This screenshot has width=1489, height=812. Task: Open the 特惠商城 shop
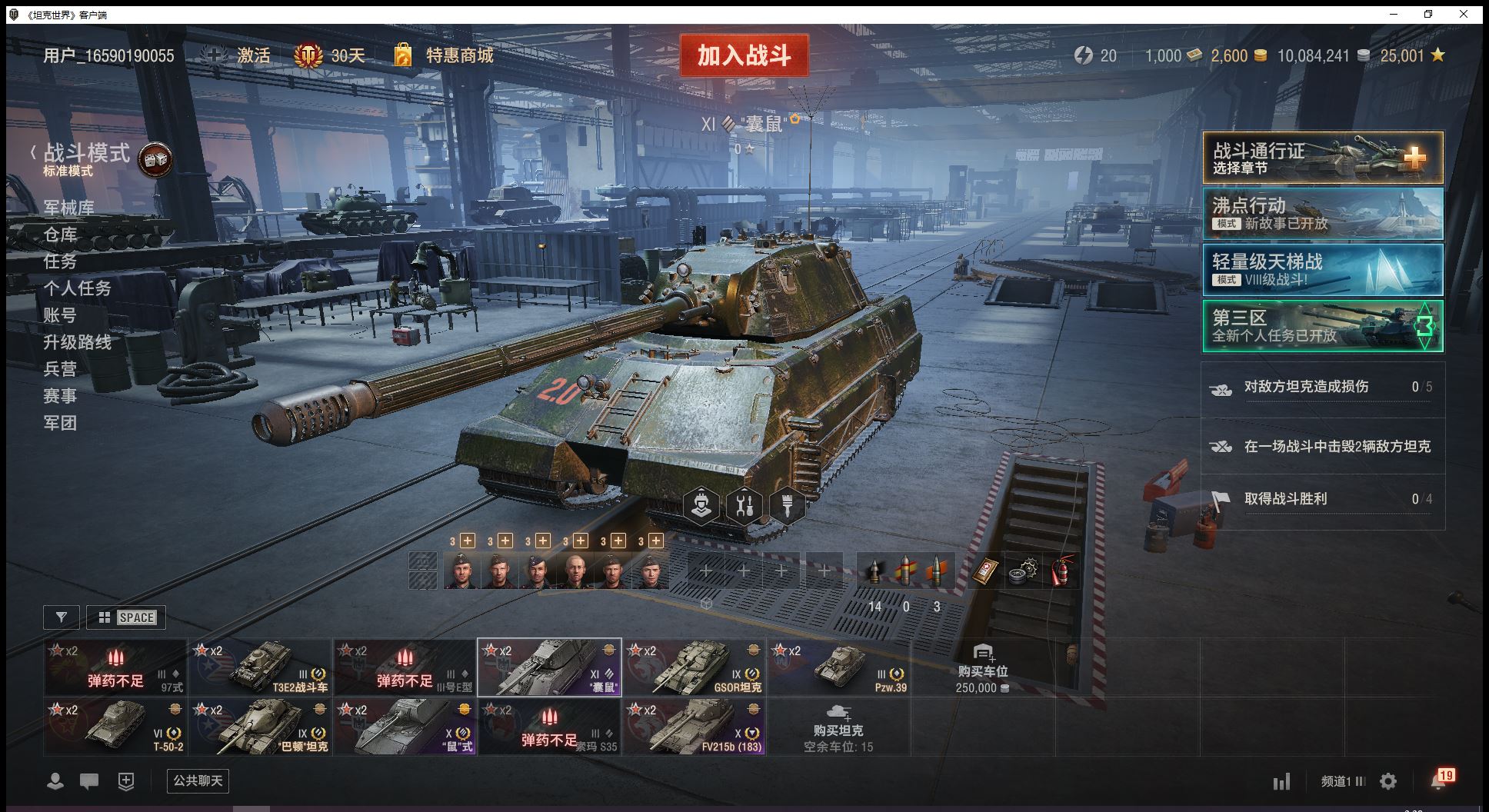pyautogui.click(x=459, y=55)
